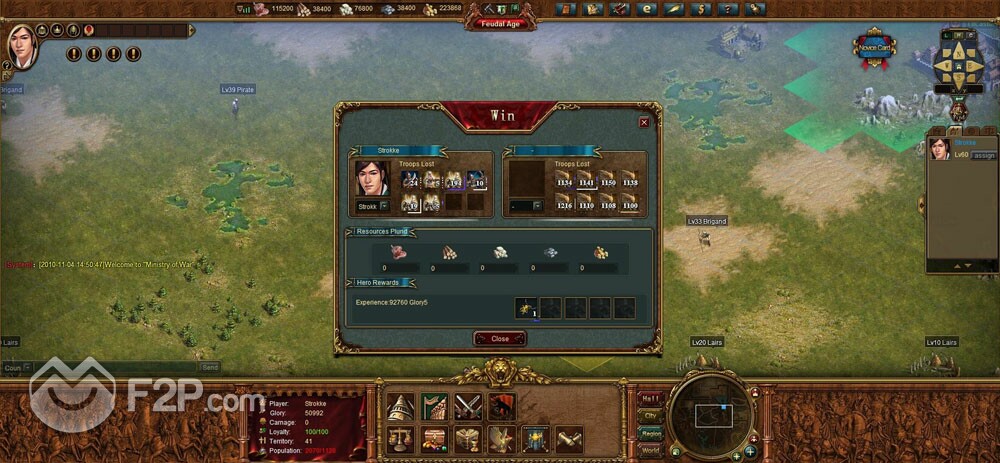This screenshot has height=463, width=1000.
Task: Open the balance scales trade menu
Action: [x=400, y=439]
